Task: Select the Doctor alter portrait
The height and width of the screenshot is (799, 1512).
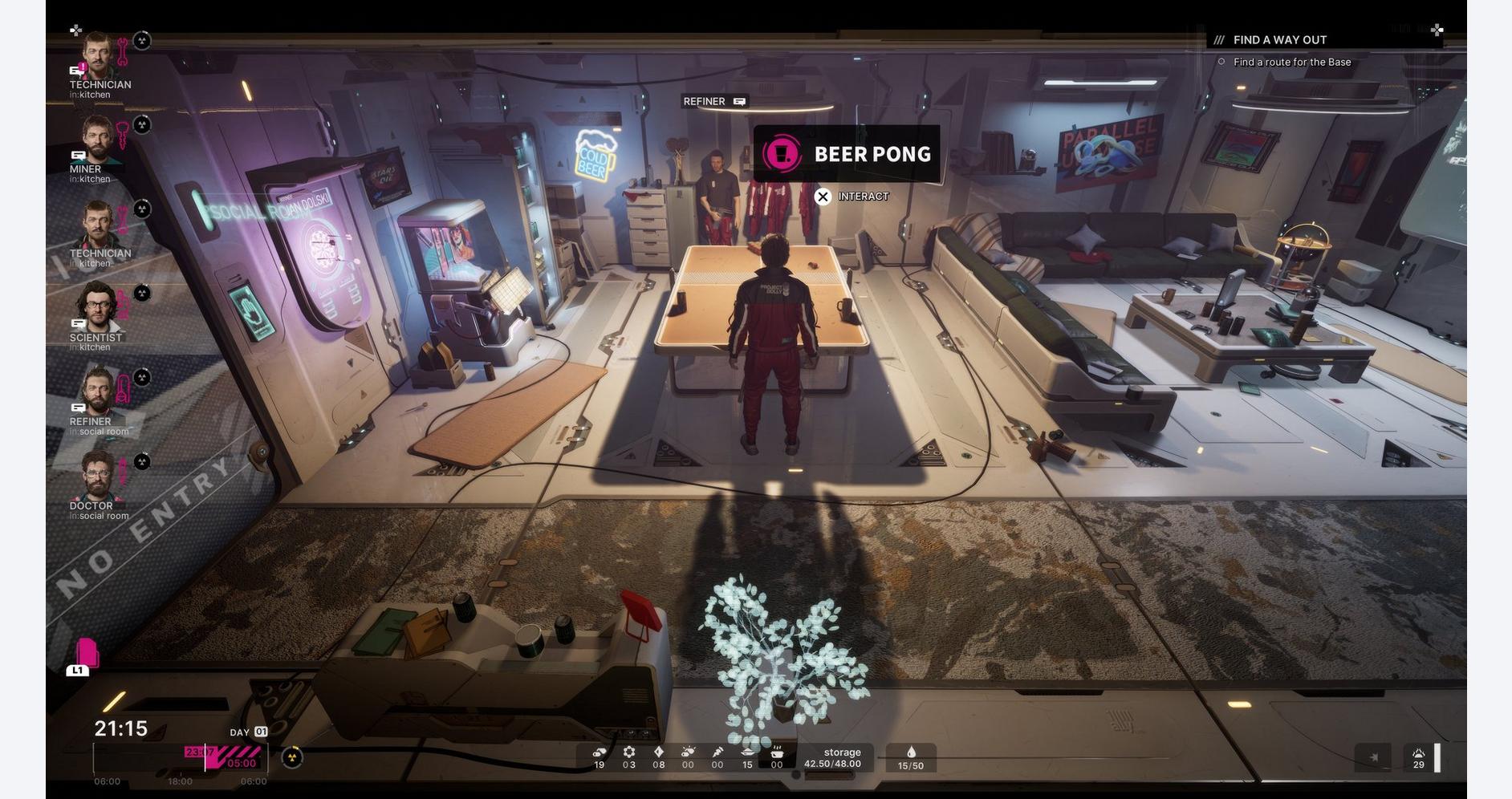Action: (98, 477)
